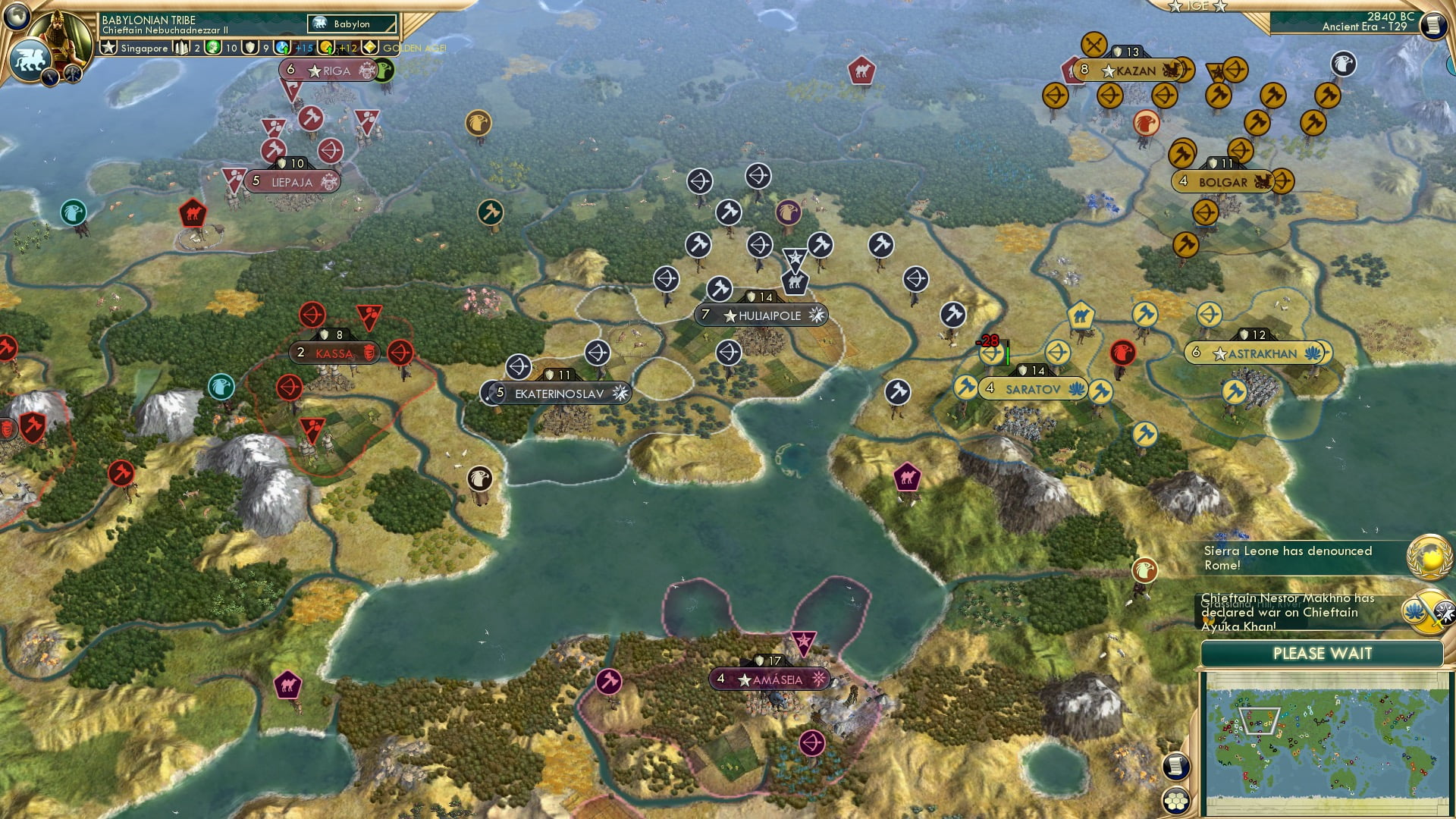Click the Golden Age diamond icon
Image resolution: width=1456 pixels, height=819 pixels.
coord(369,48)
